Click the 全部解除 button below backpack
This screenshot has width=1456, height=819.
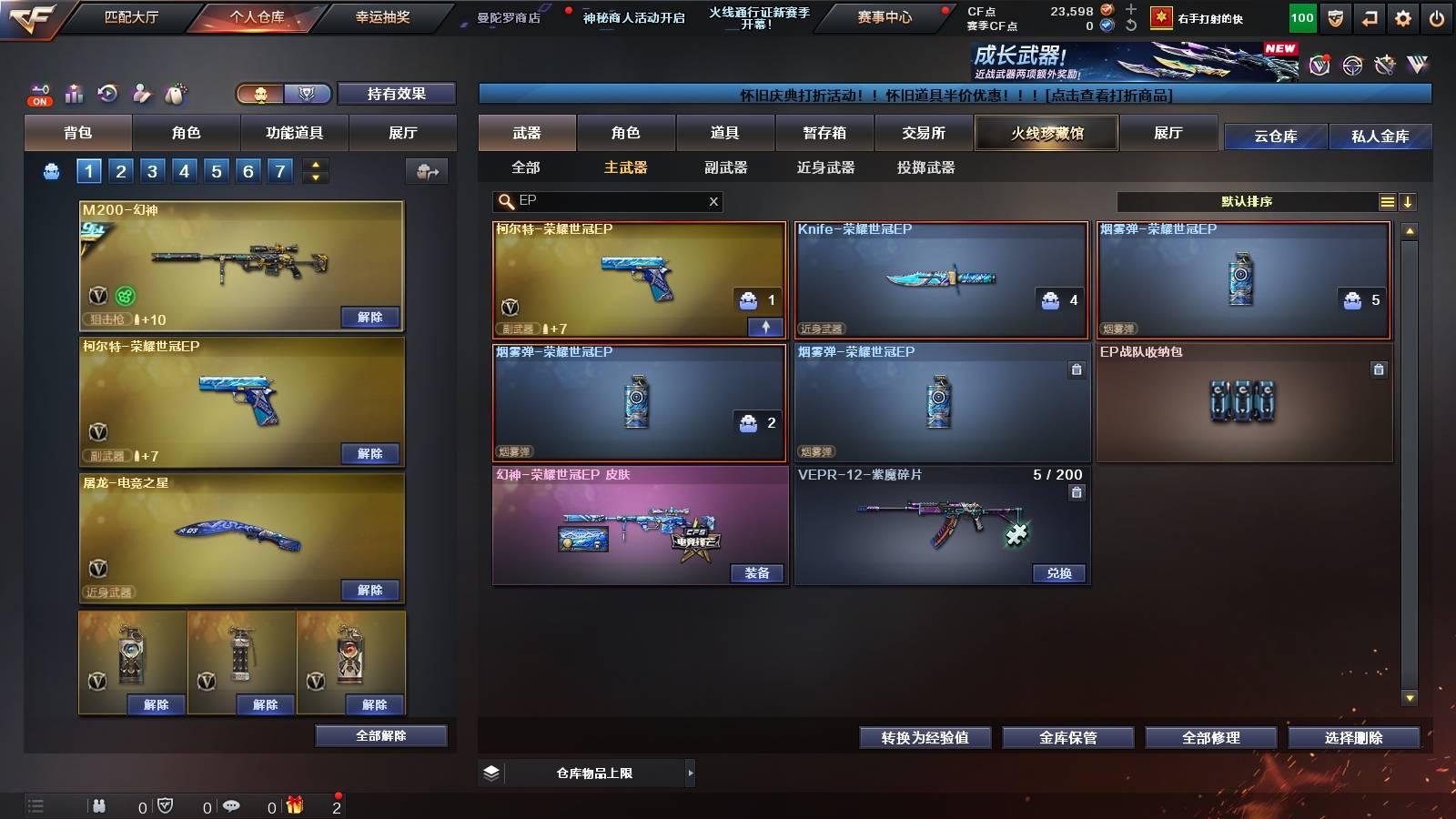pos(380,735)
